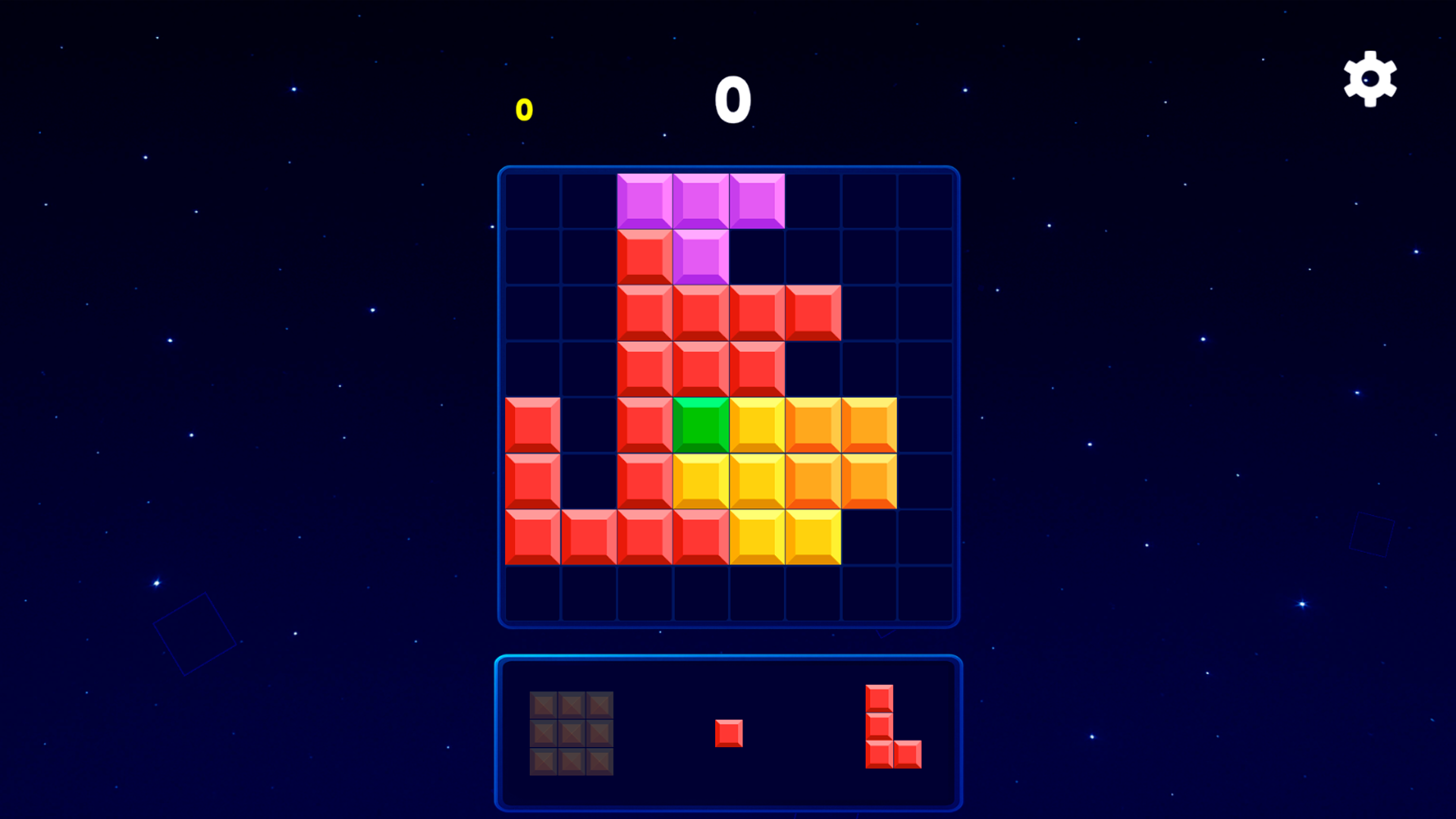This screenshot has width=1456, height=819.
Task: Click the center cell of the dimmed 3x3 piece
Action: click(x=570, y=732)
